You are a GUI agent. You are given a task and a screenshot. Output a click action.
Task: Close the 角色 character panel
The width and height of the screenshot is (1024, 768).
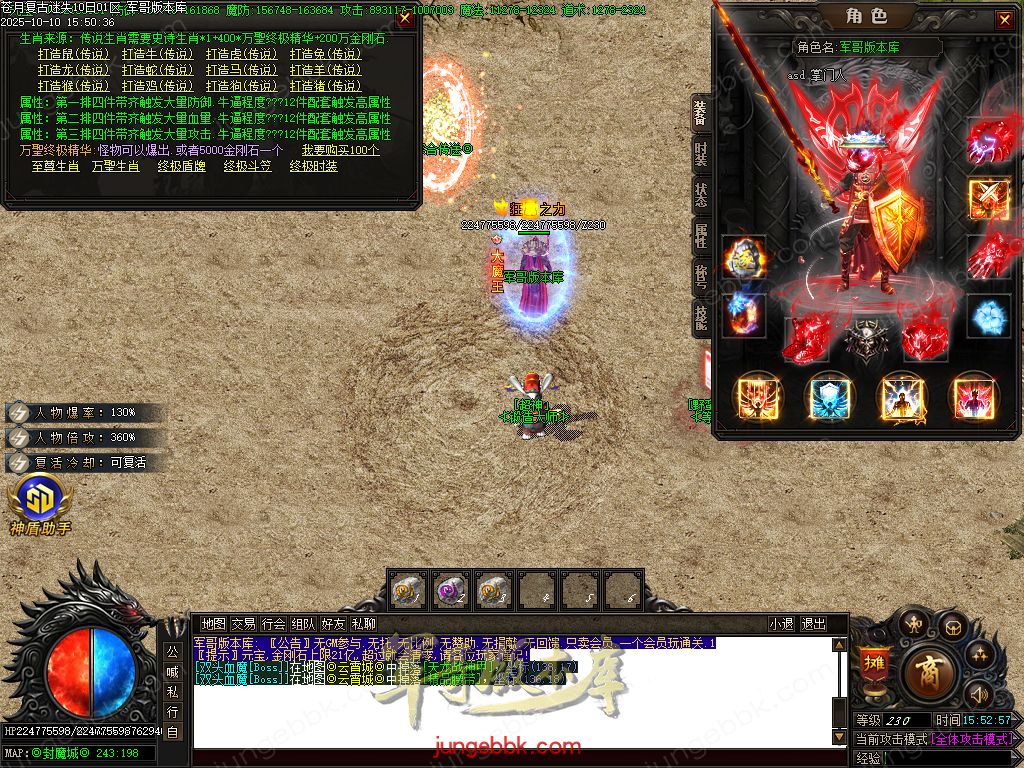point(1003,20)
